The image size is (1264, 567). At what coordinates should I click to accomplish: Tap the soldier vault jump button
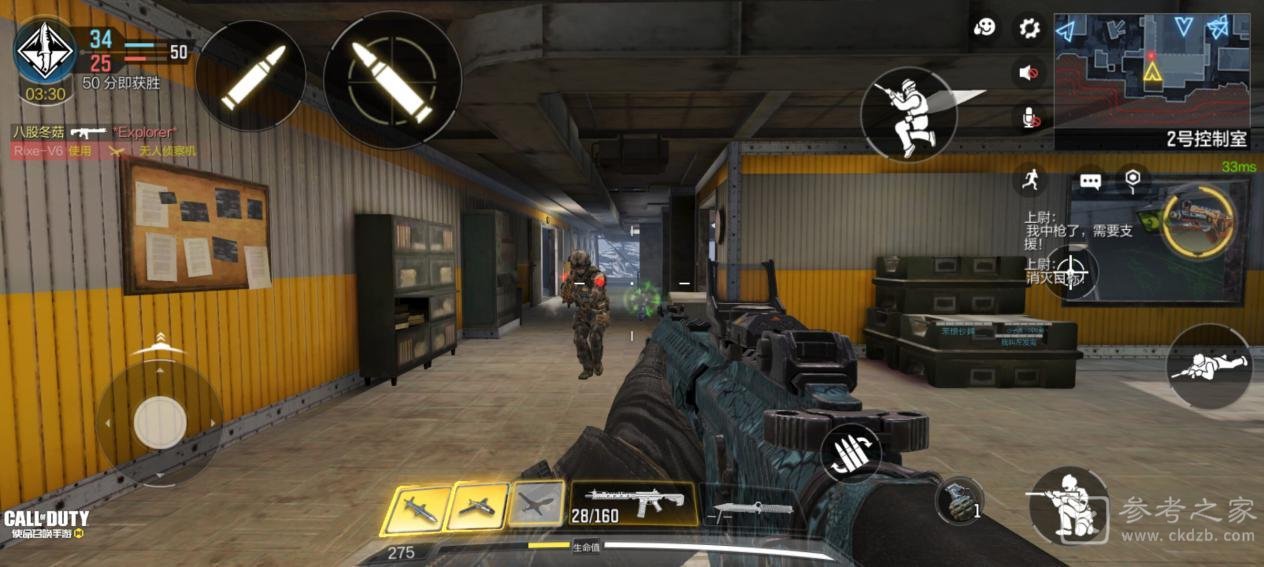click(908, 114)
